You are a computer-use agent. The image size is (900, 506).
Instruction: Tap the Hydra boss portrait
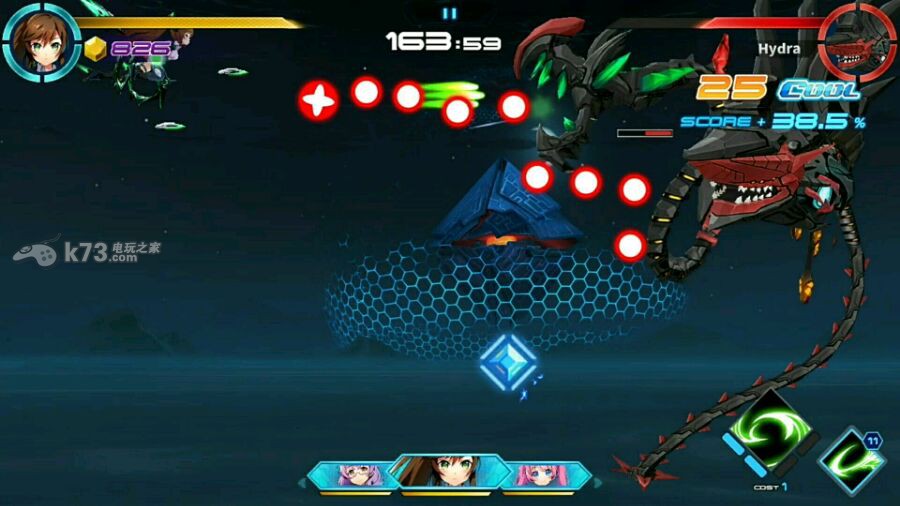(x=855, y=41)
